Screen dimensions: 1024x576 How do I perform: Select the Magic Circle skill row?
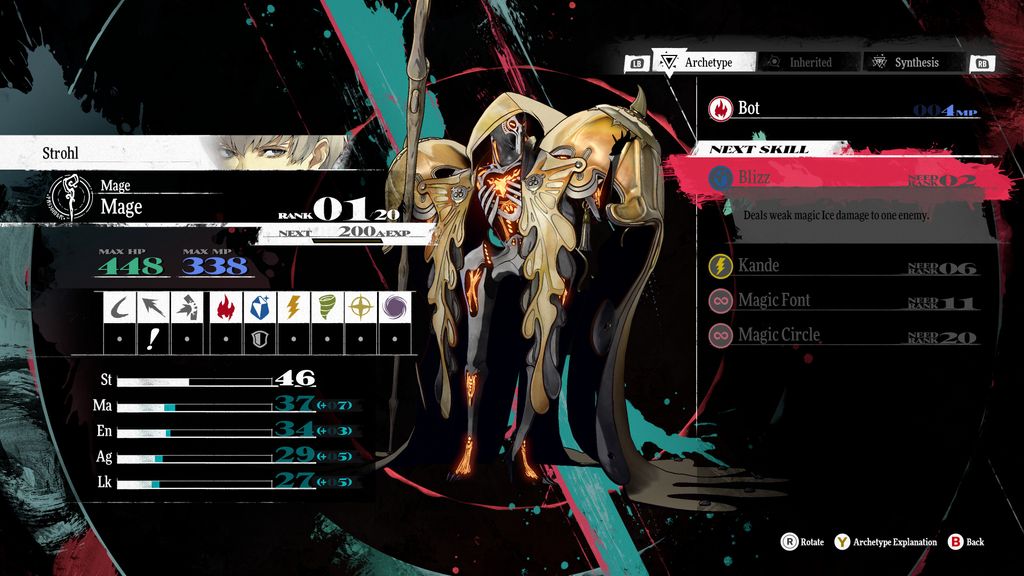[x=840, y=335]
